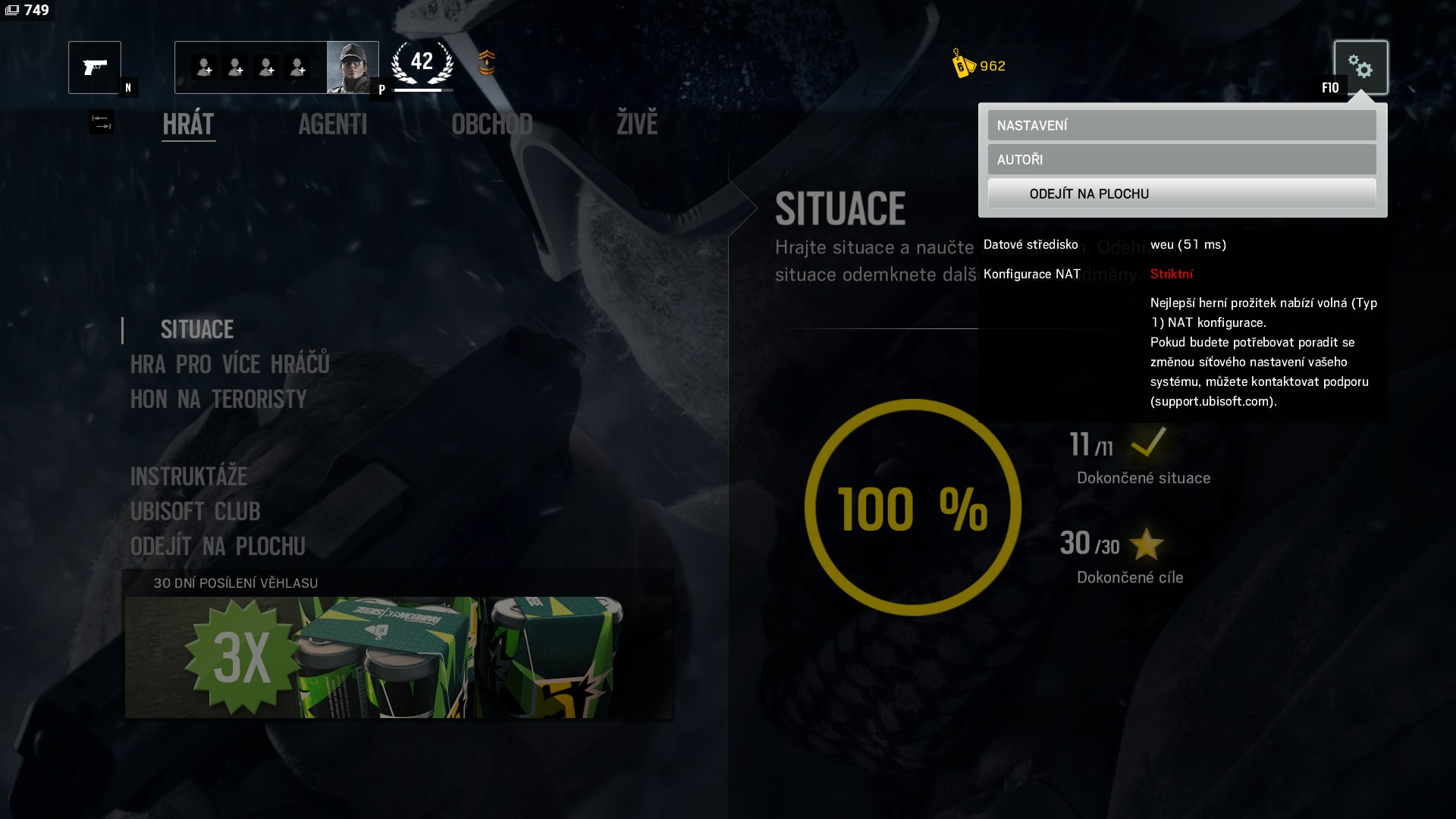Select Hon na teroristy mode

point(218,400)
